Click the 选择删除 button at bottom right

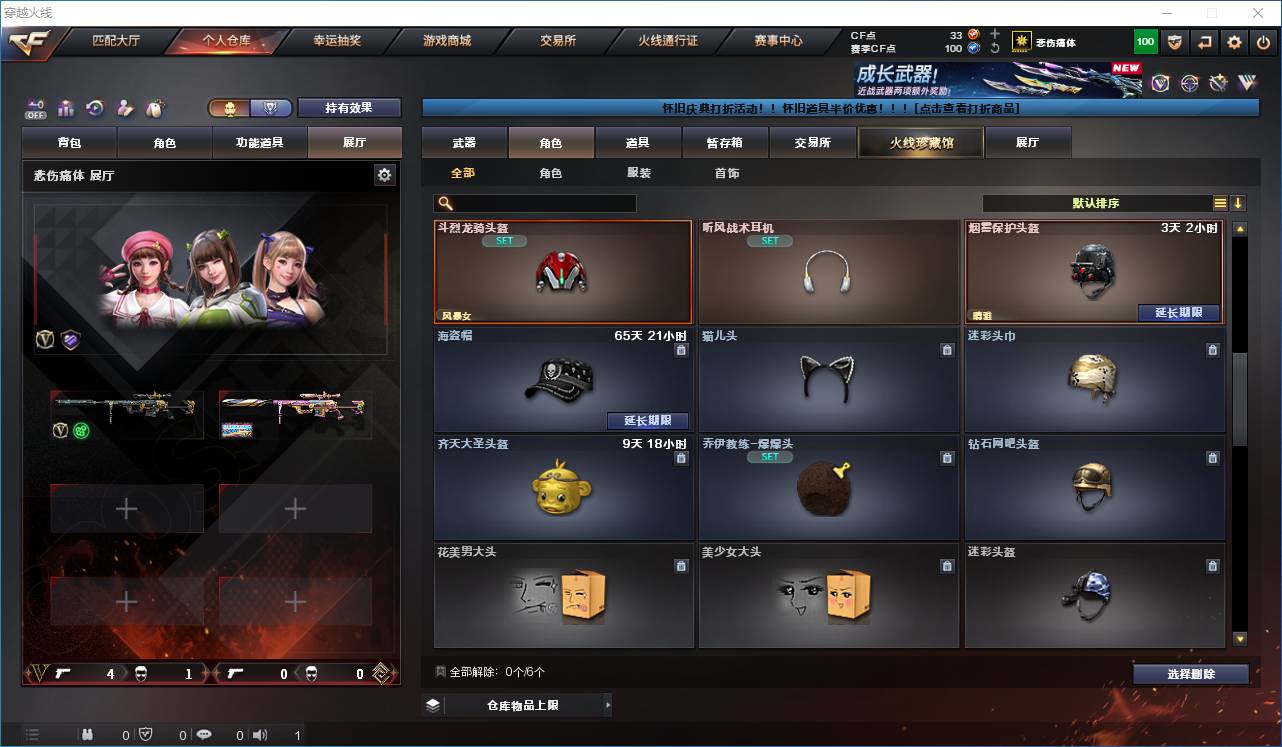pyautogui.click(x=1190, y=674)
